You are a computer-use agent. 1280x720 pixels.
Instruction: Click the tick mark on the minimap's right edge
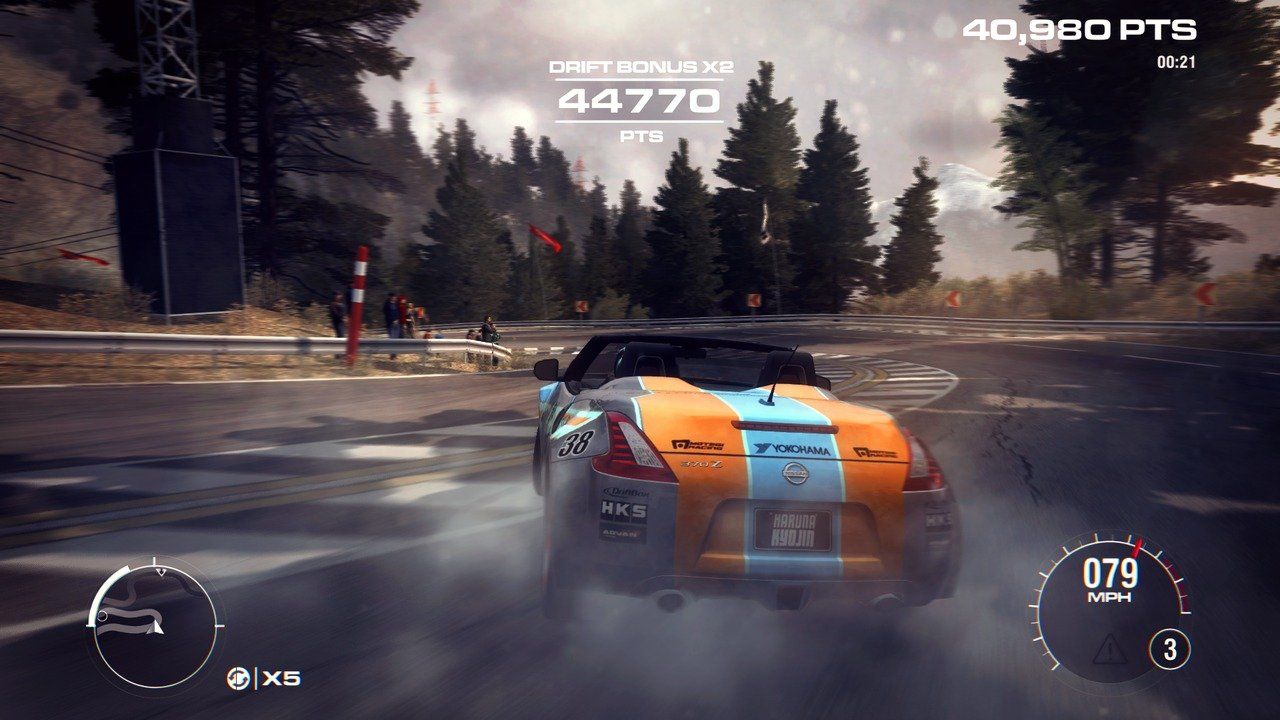pyautogui.click(x=220, y=625)
